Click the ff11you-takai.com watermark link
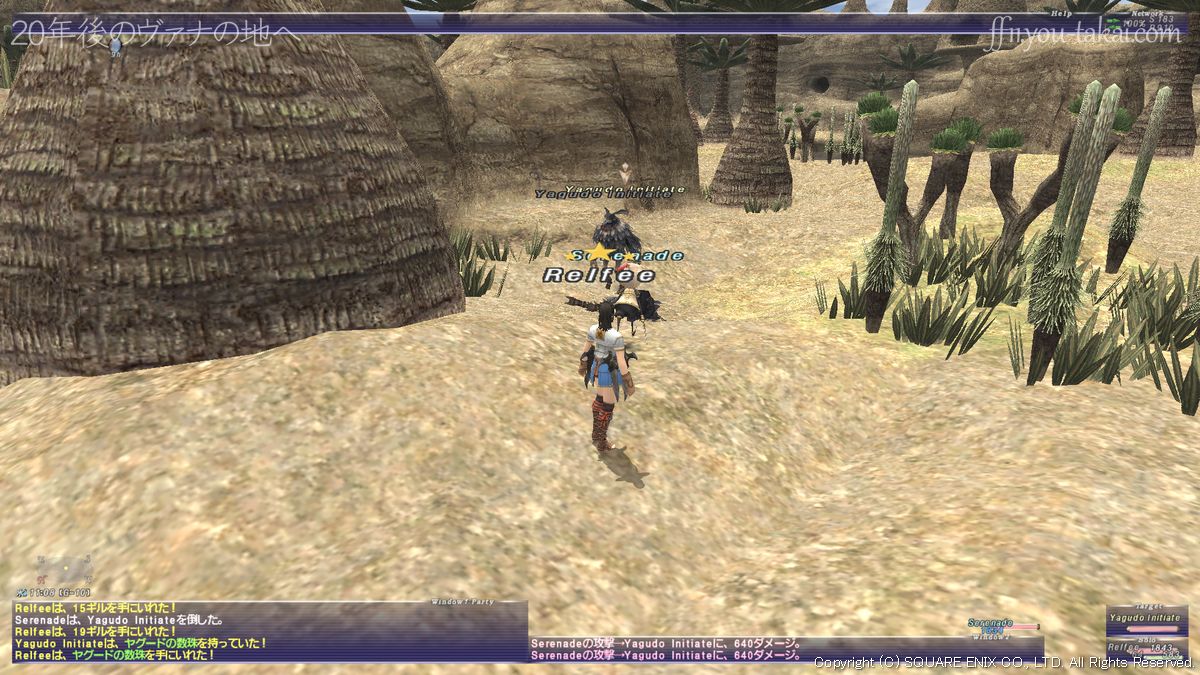 (1082, 35)
